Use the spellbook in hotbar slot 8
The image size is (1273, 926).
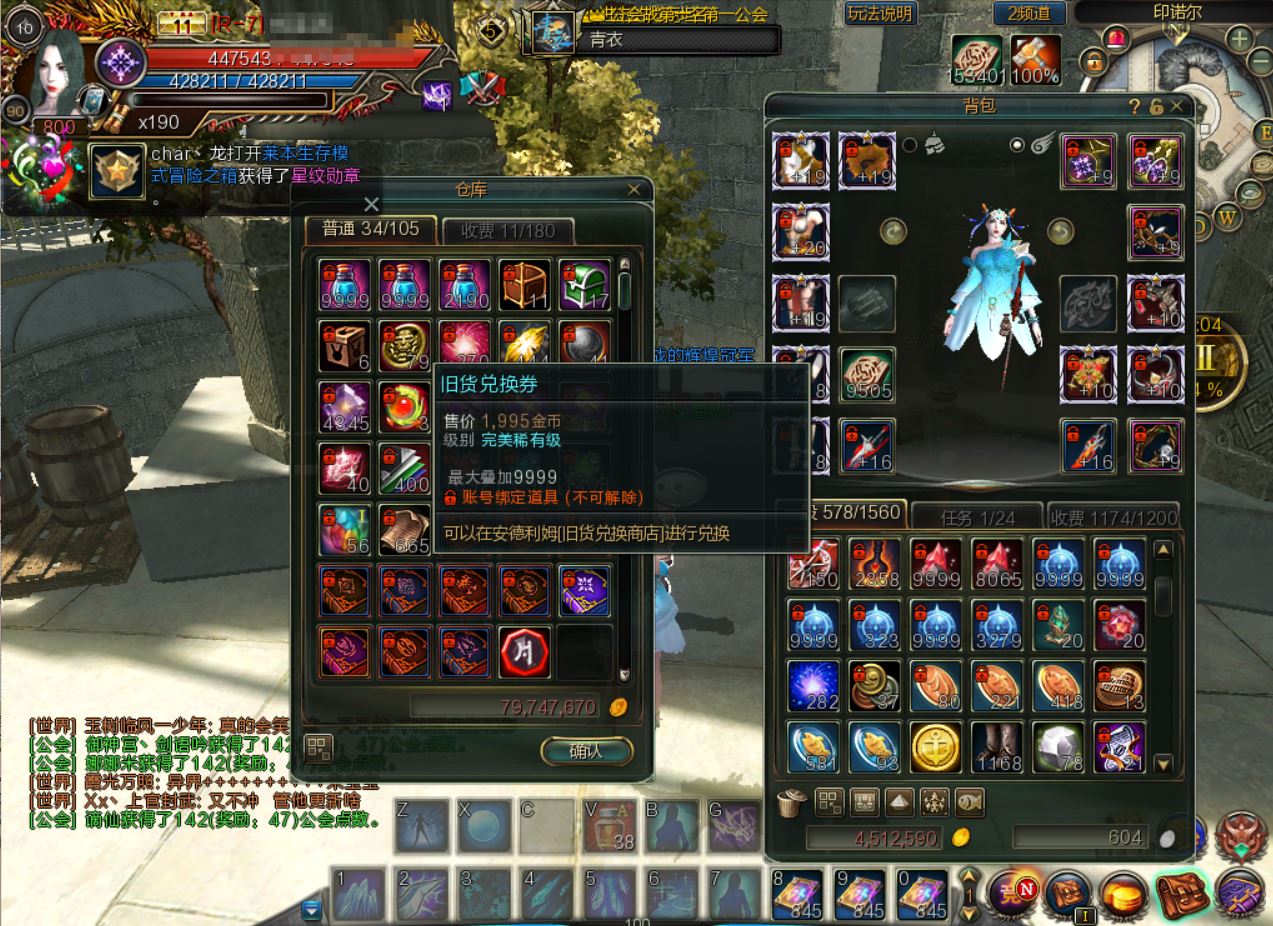797,894
